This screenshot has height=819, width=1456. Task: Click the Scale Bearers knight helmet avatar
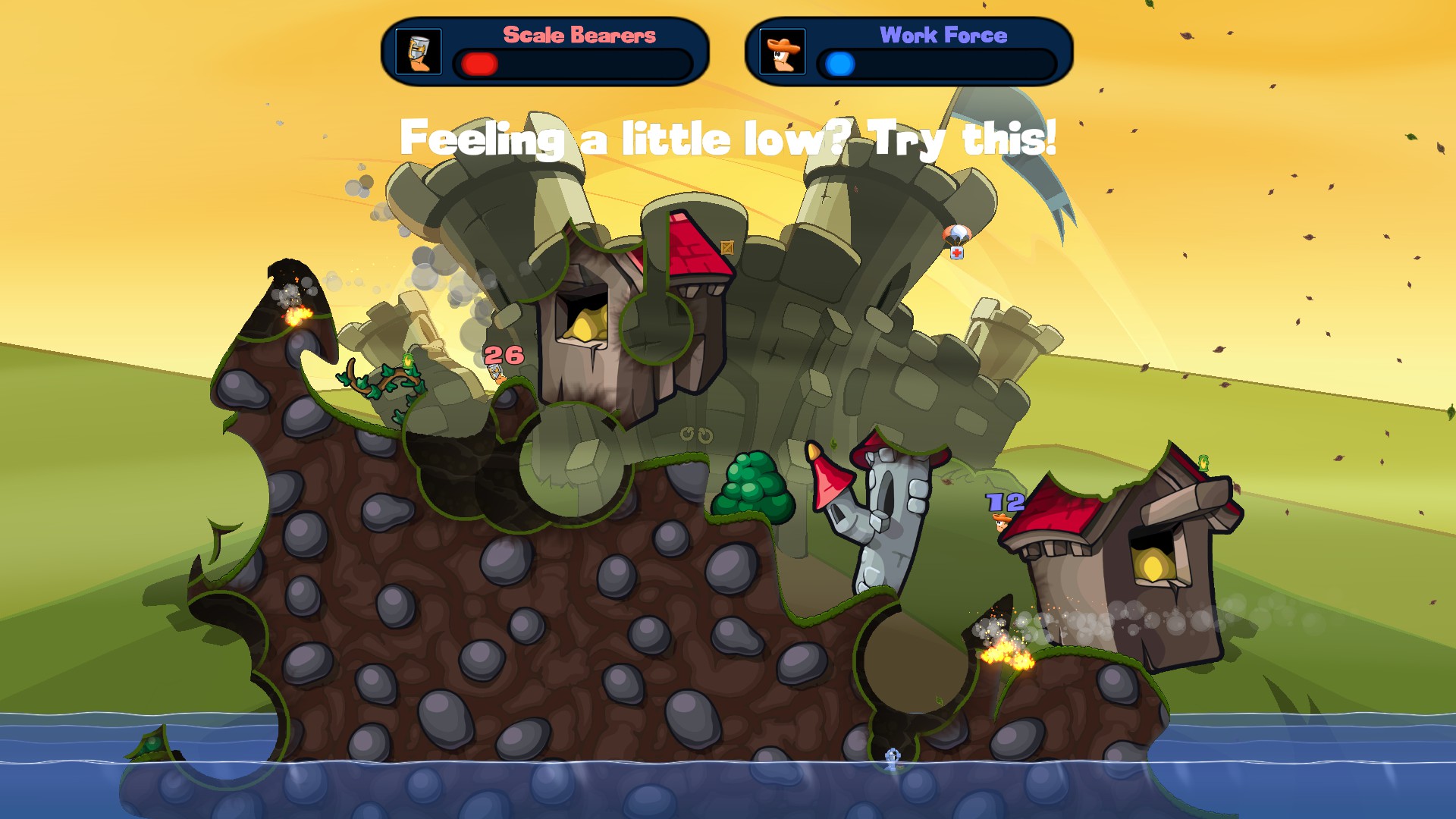(419, 52)
